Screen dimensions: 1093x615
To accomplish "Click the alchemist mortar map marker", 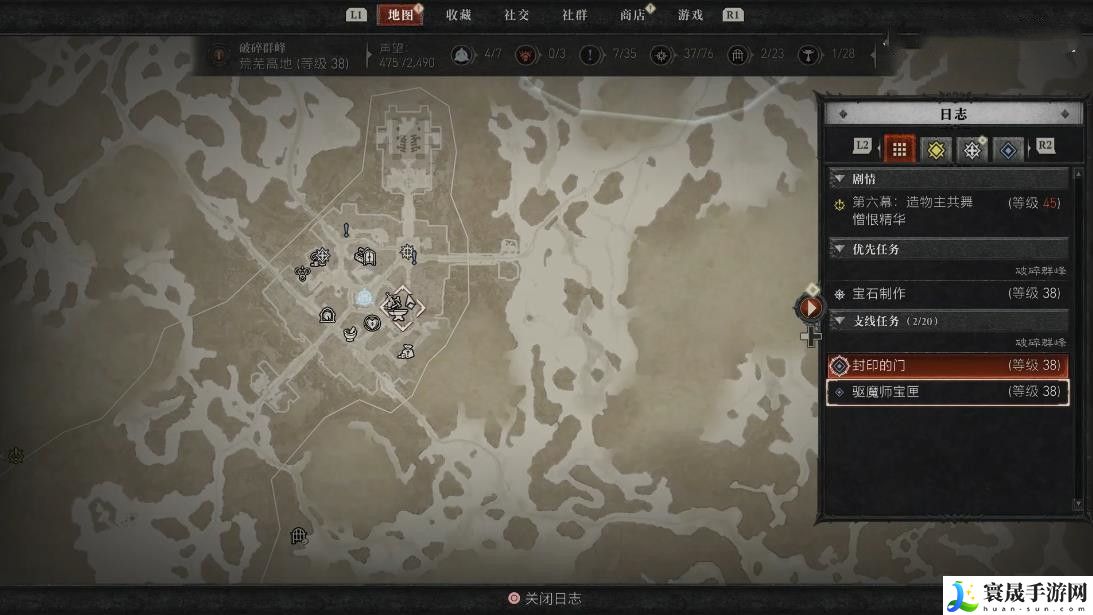I will (x=351, y=331).
